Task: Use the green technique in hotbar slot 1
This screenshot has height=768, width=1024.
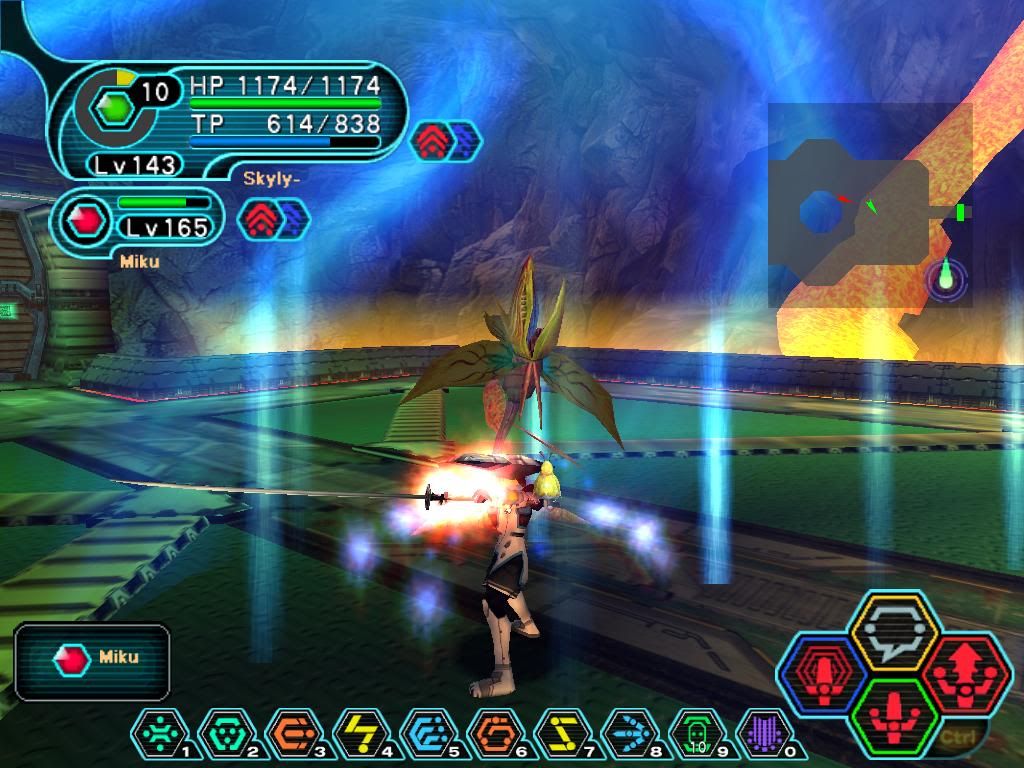Action: 154,735
